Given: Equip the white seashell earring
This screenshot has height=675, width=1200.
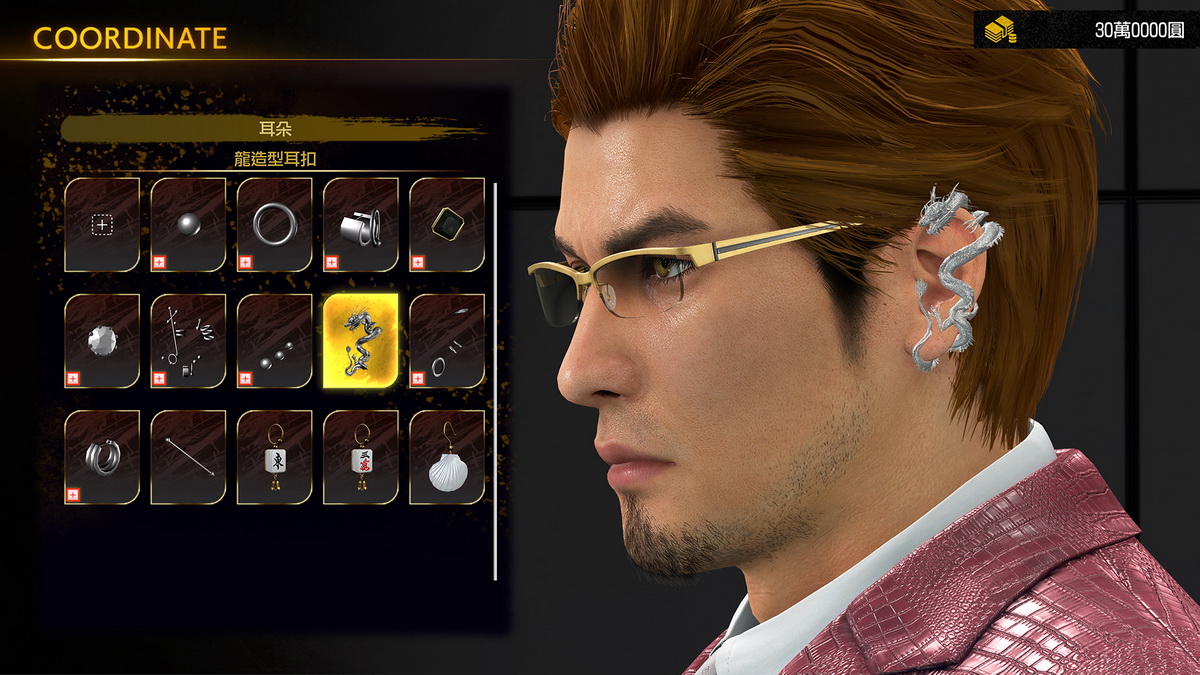Looking at the screenshot, I should [x=447, y=457].
